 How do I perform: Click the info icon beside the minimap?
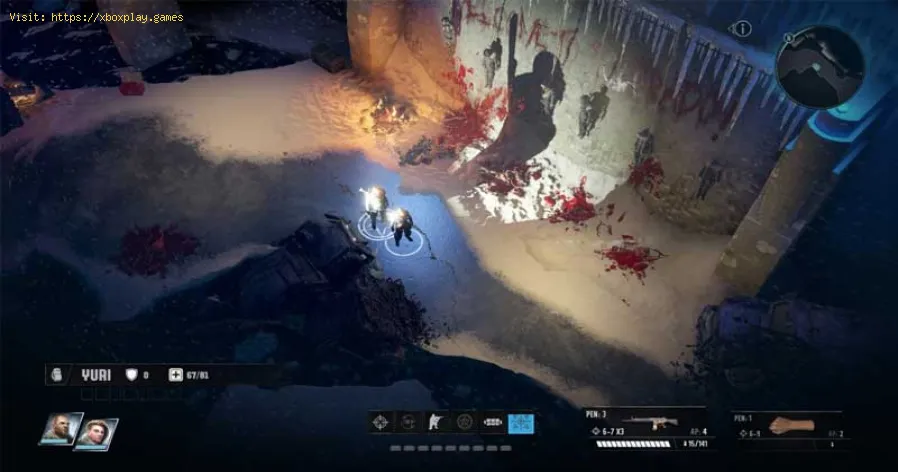[742, 29]
